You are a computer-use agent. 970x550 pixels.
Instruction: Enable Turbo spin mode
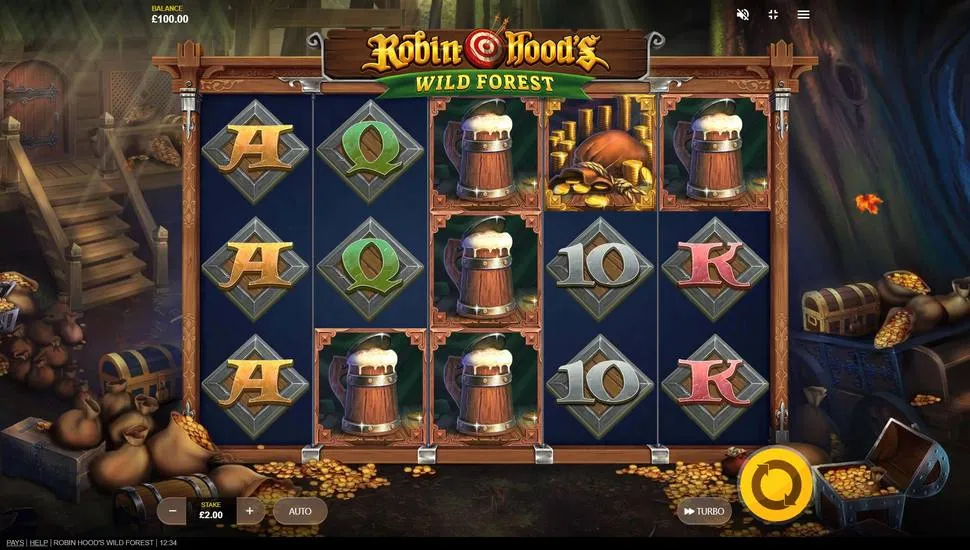coord(703,511)
